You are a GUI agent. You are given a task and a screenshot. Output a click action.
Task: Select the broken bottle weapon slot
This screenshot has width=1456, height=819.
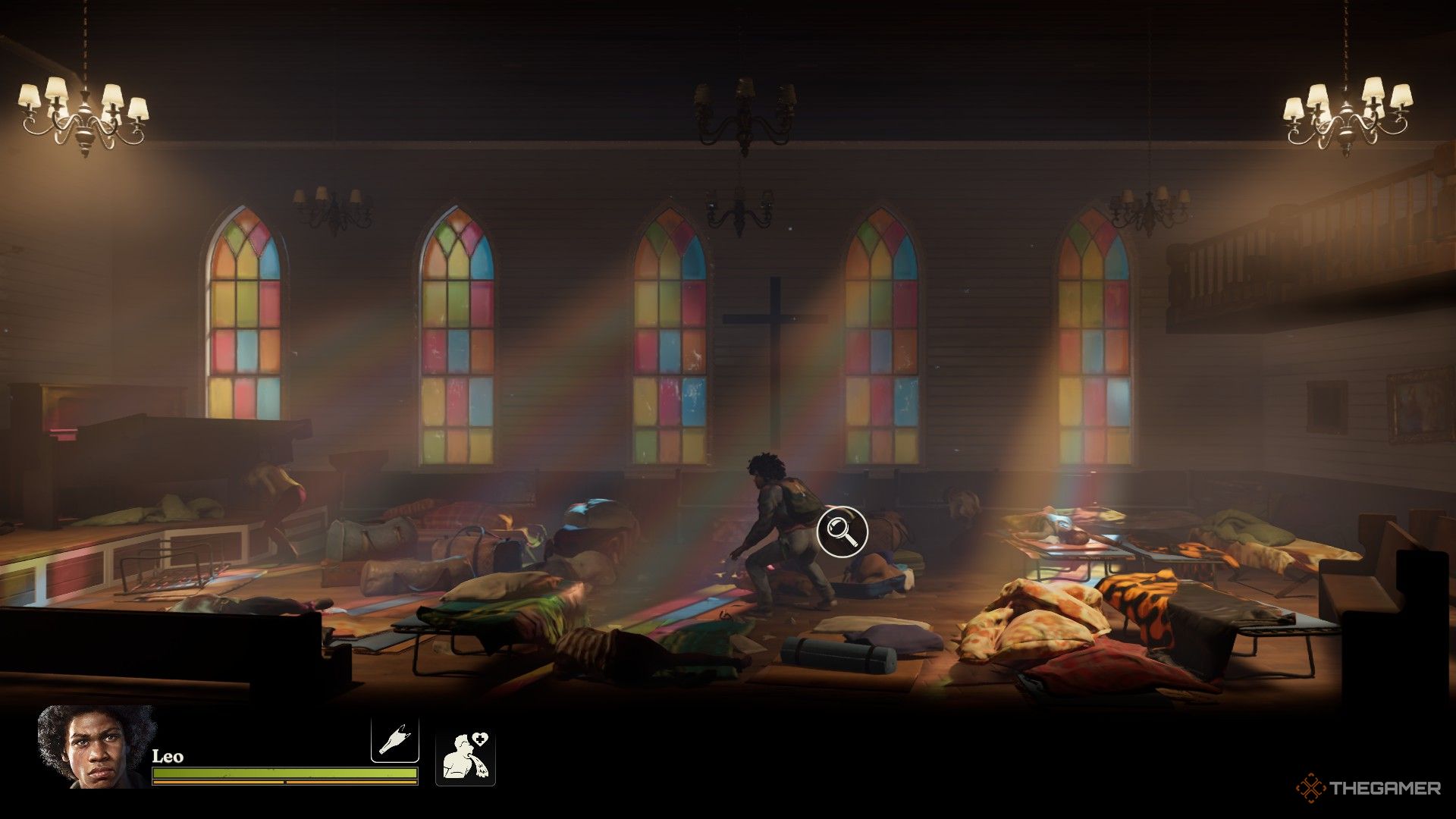[x=394, y=740]
